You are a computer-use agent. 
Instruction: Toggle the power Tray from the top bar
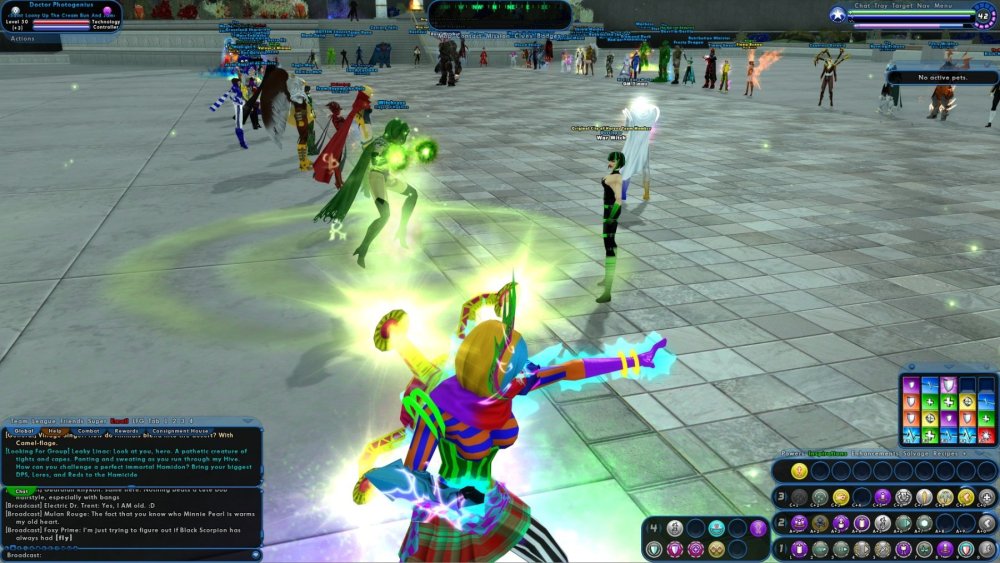pos(879,6)
